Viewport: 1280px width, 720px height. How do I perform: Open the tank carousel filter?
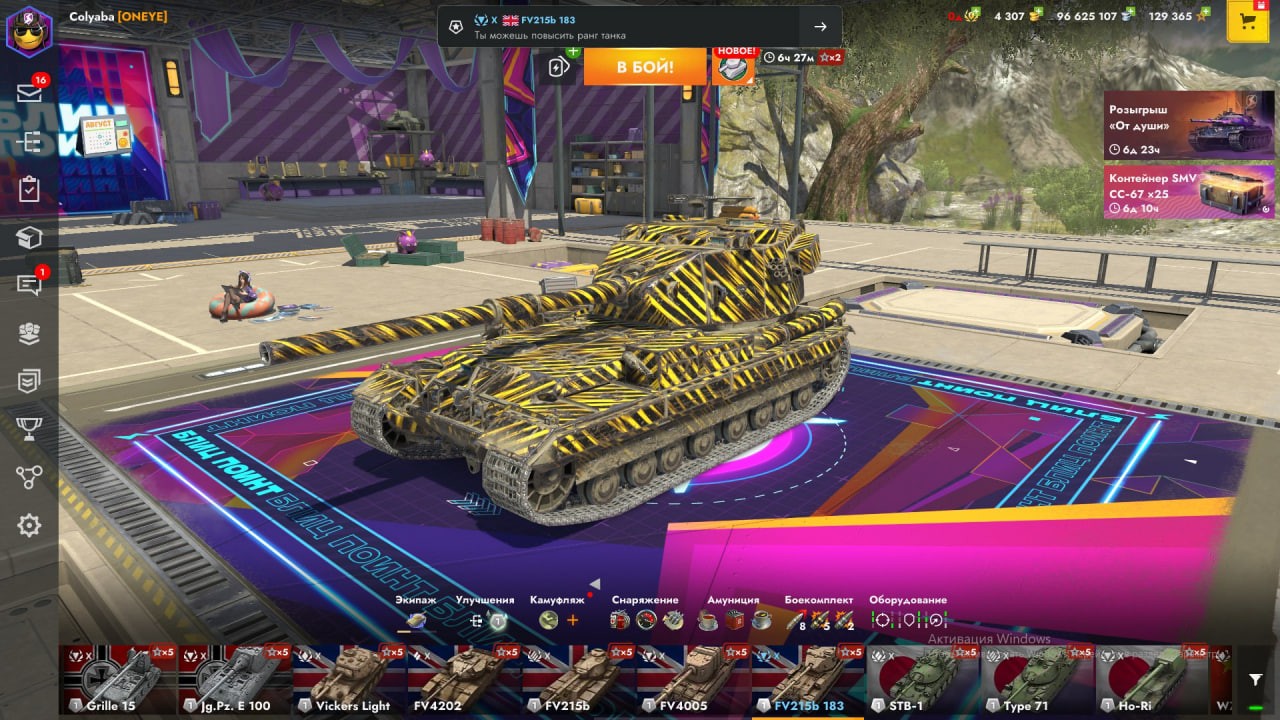coord(1255,681)
